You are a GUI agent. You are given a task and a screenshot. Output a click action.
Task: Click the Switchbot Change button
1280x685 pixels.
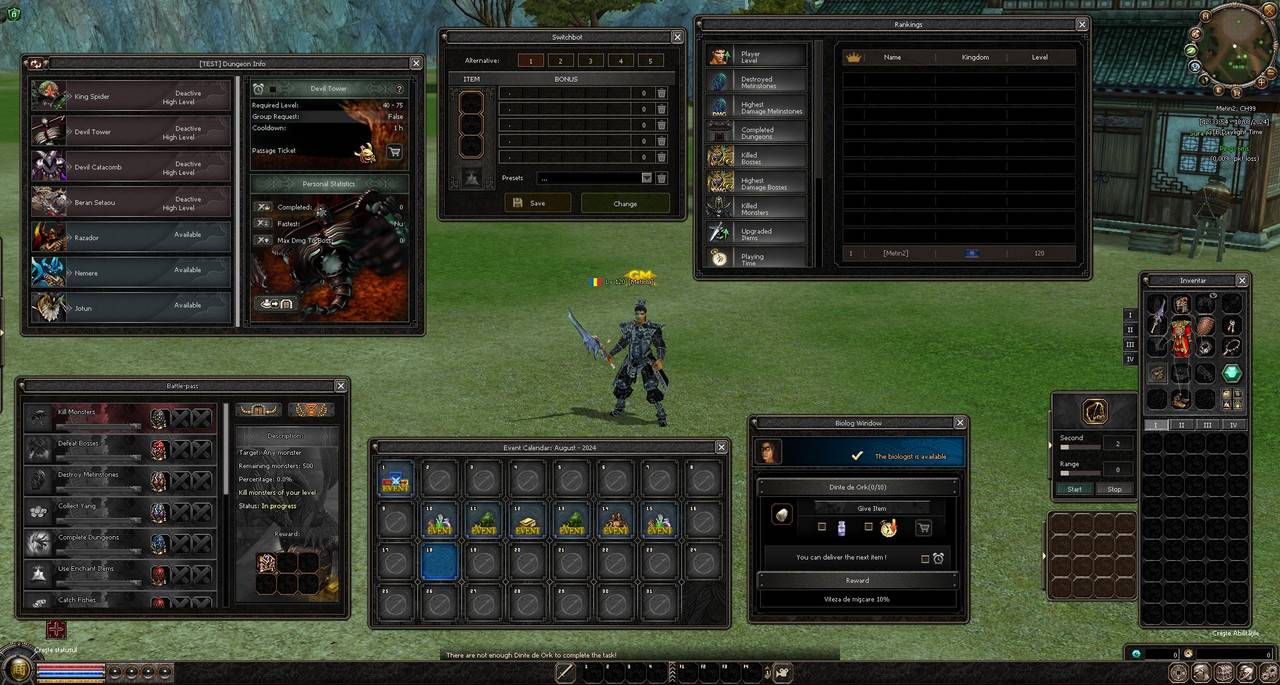625,203
